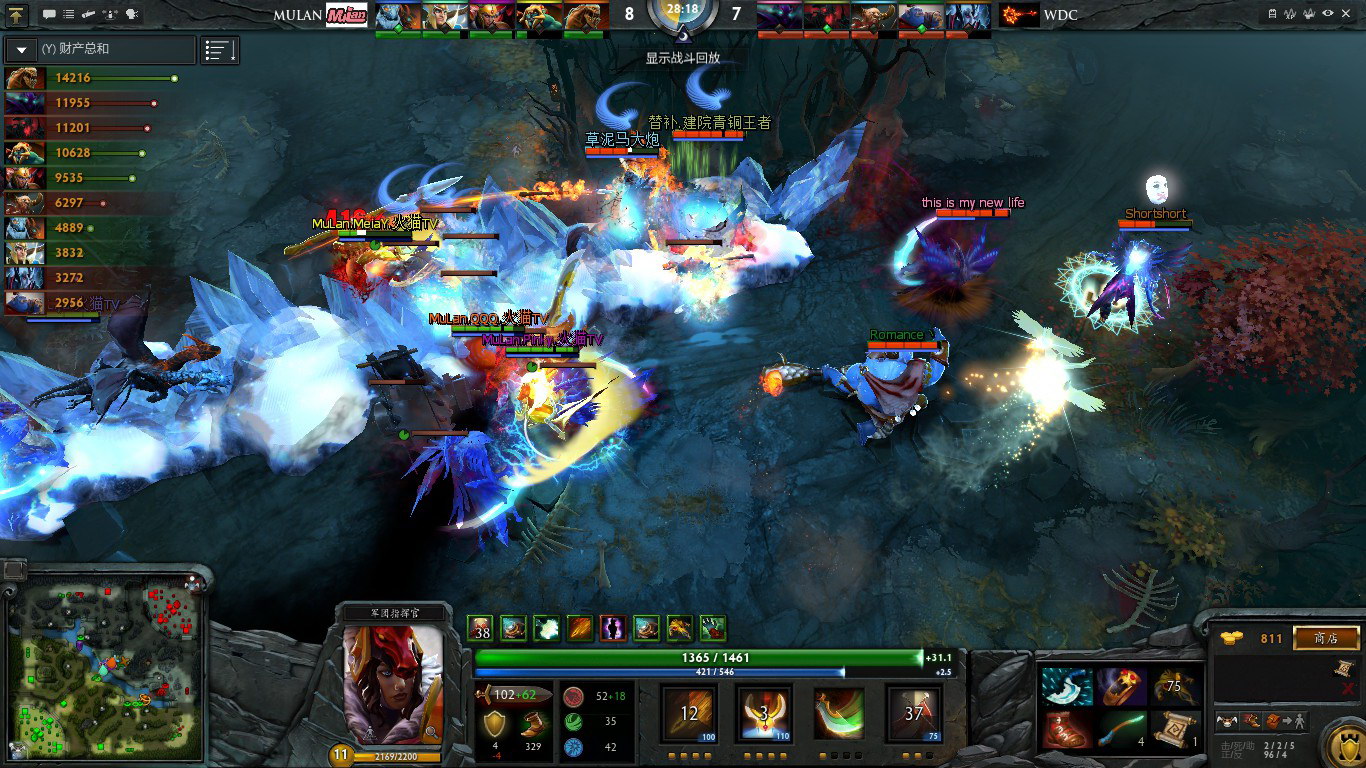The image size is (1366, 768).
Task: Activate the ultimate ability showing cooldown 37
Action: (x=913, y=713)
